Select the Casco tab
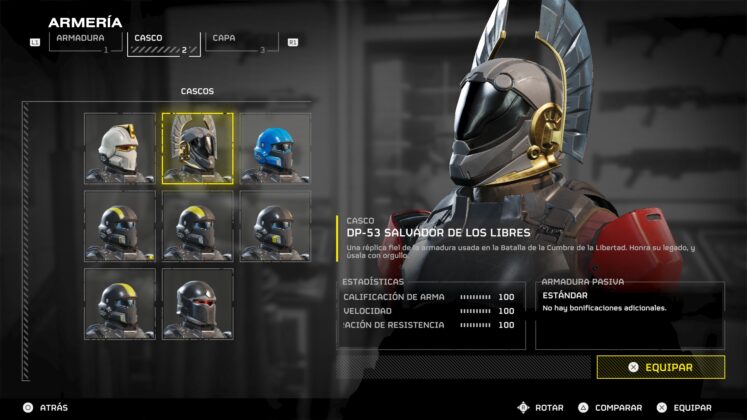The height and width of the screenshot is (420, 747). (x=159, y=42)
